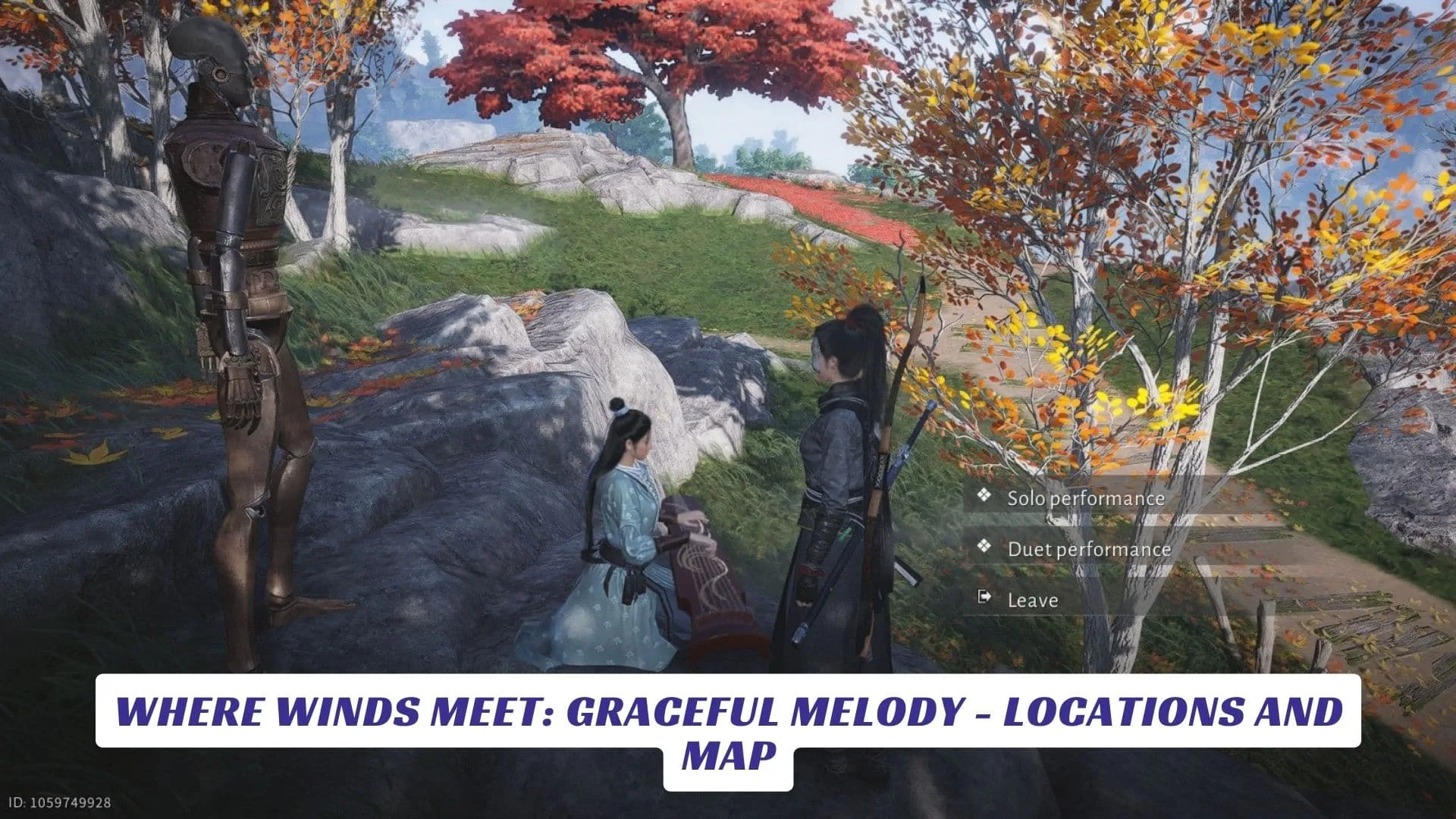Choose Leave to end the conversation
The height and width of the screenshot is (819, 1456).
pyautogui.click(x=1032, y=600)
